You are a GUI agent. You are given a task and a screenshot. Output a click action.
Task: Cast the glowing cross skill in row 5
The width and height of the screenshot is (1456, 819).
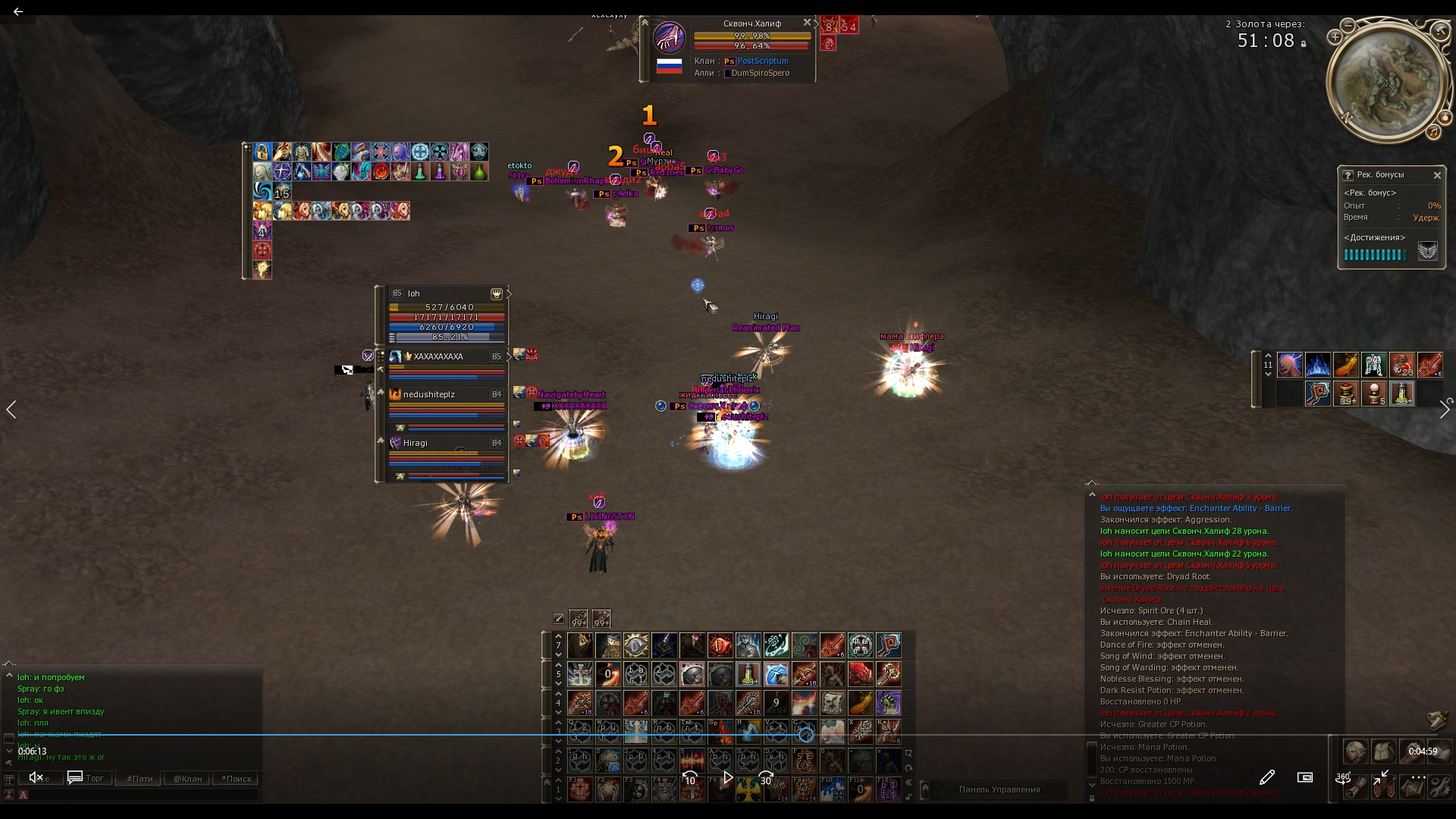[x=580, y=674]
